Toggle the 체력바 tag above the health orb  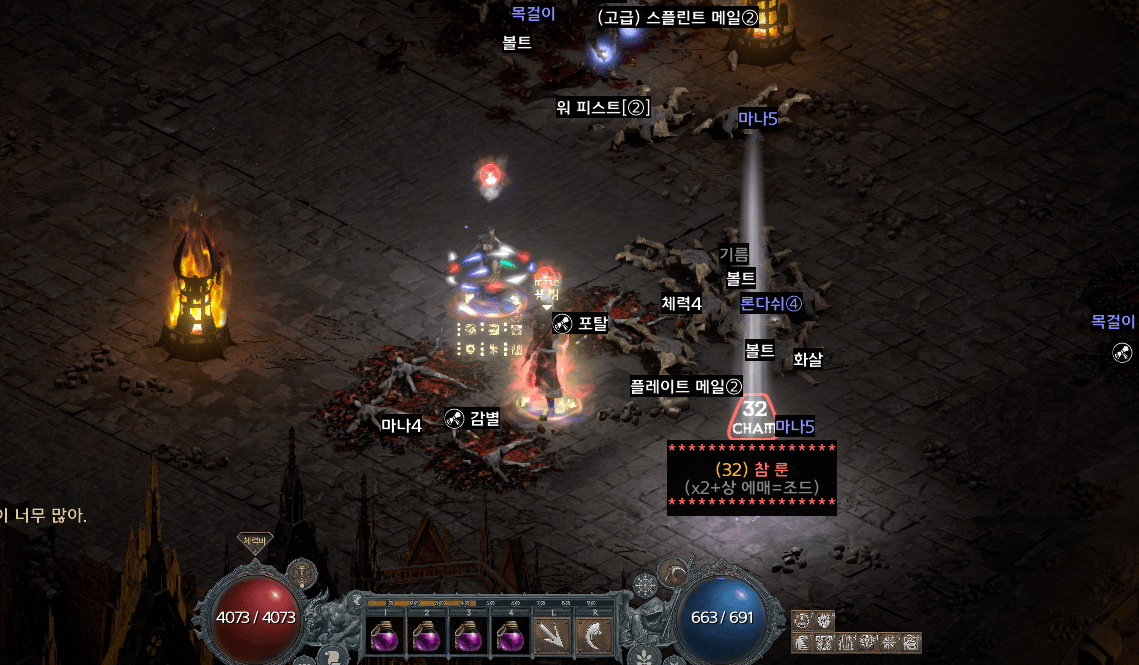[x=254, y=542]
